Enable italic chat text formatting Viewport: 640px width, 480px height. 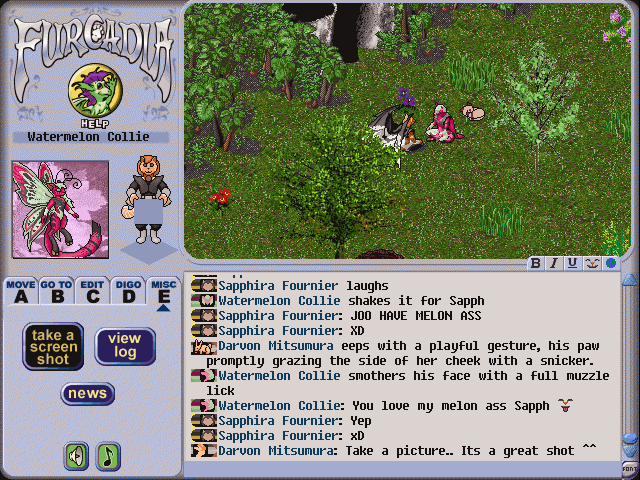(554, 264)
